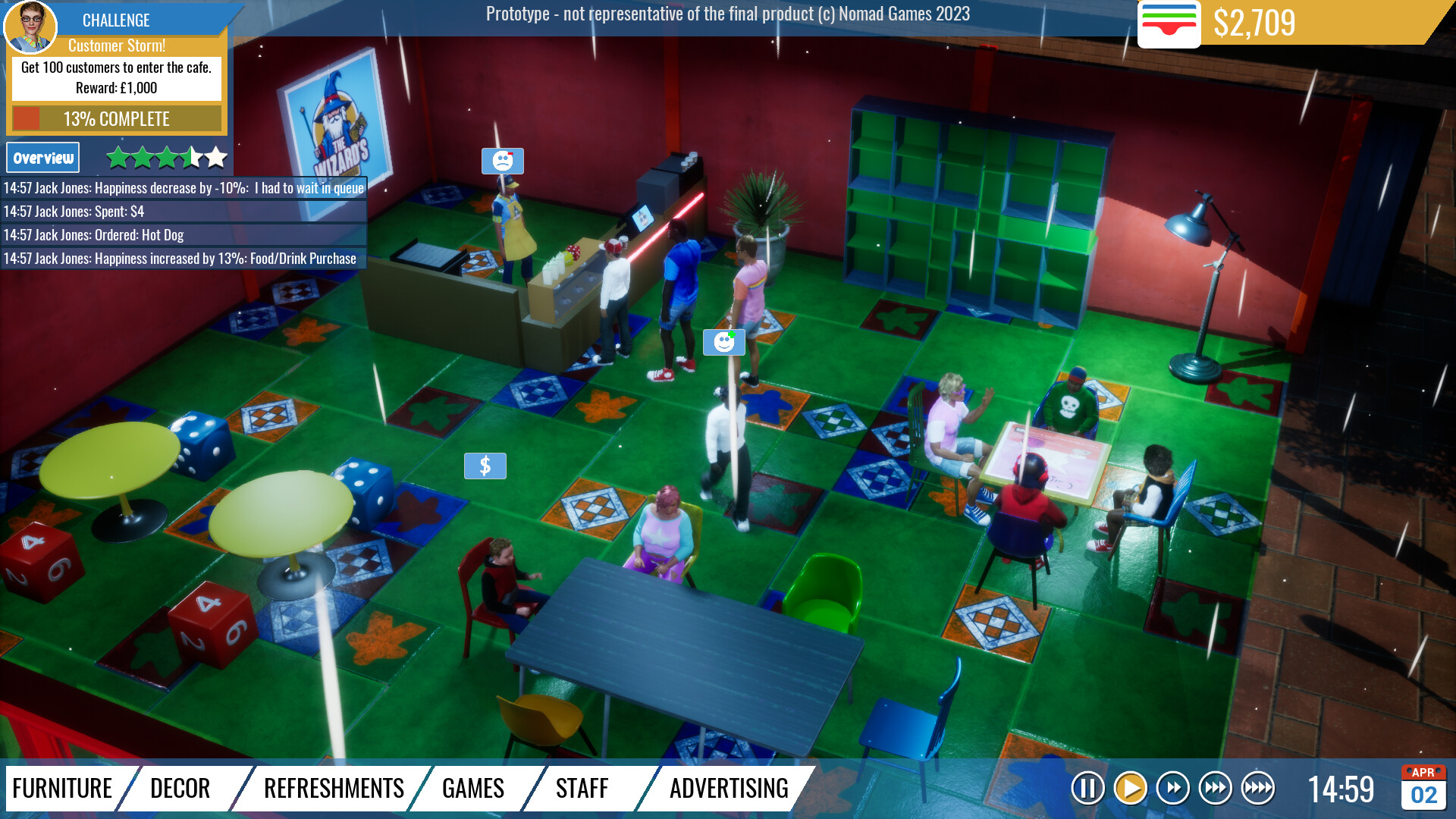Set the fastest four-arrow game speed

pyautogui.click(x=1257, y=788)
